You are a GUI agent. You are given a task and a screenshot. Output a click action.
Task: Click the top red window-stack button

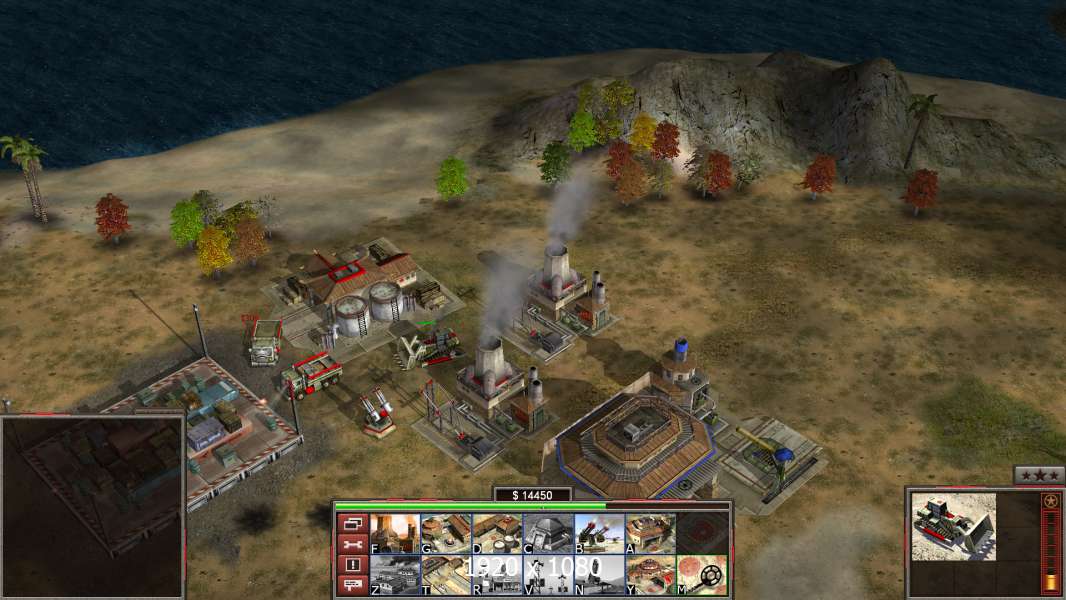352,524
